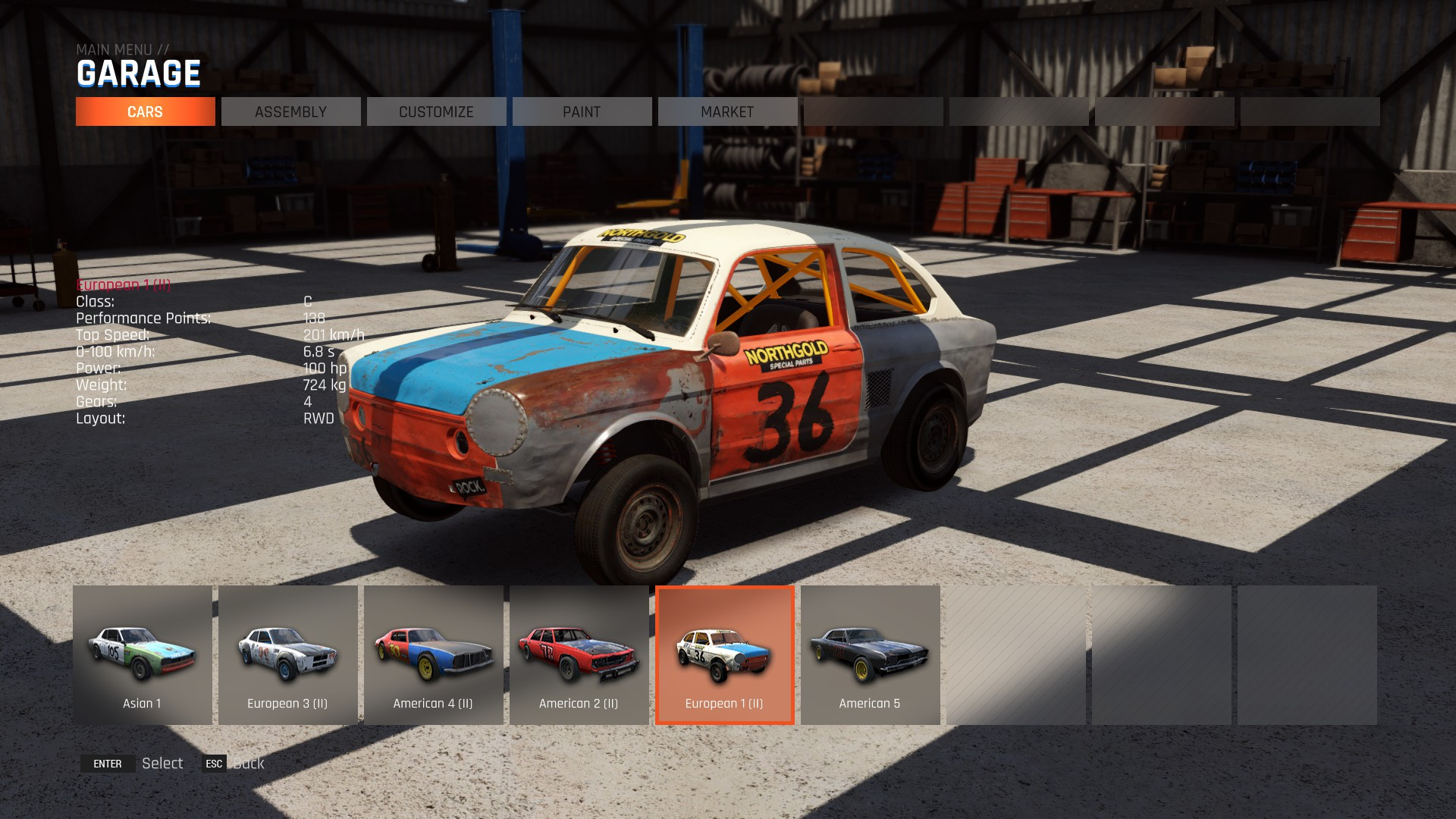This screenshot has width=1456, height=819.
Task: Choose the Asian 1 car tile
Action: (143, 654)
